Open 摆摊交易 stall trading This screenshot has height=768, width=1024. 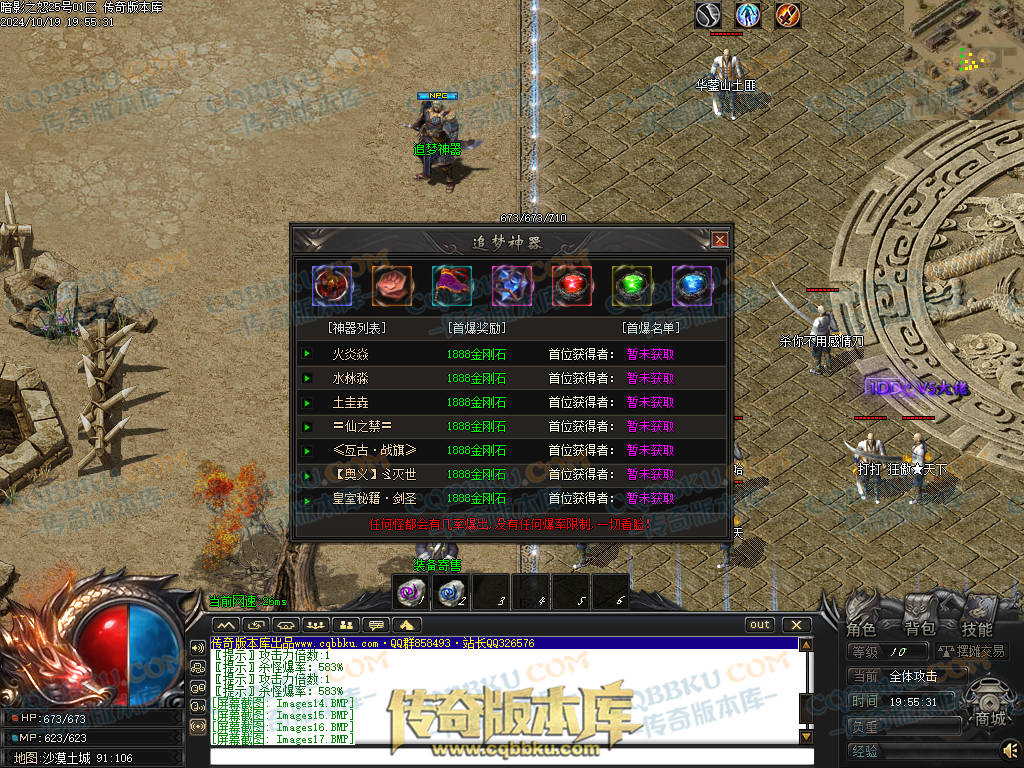[x=971, y=651]
